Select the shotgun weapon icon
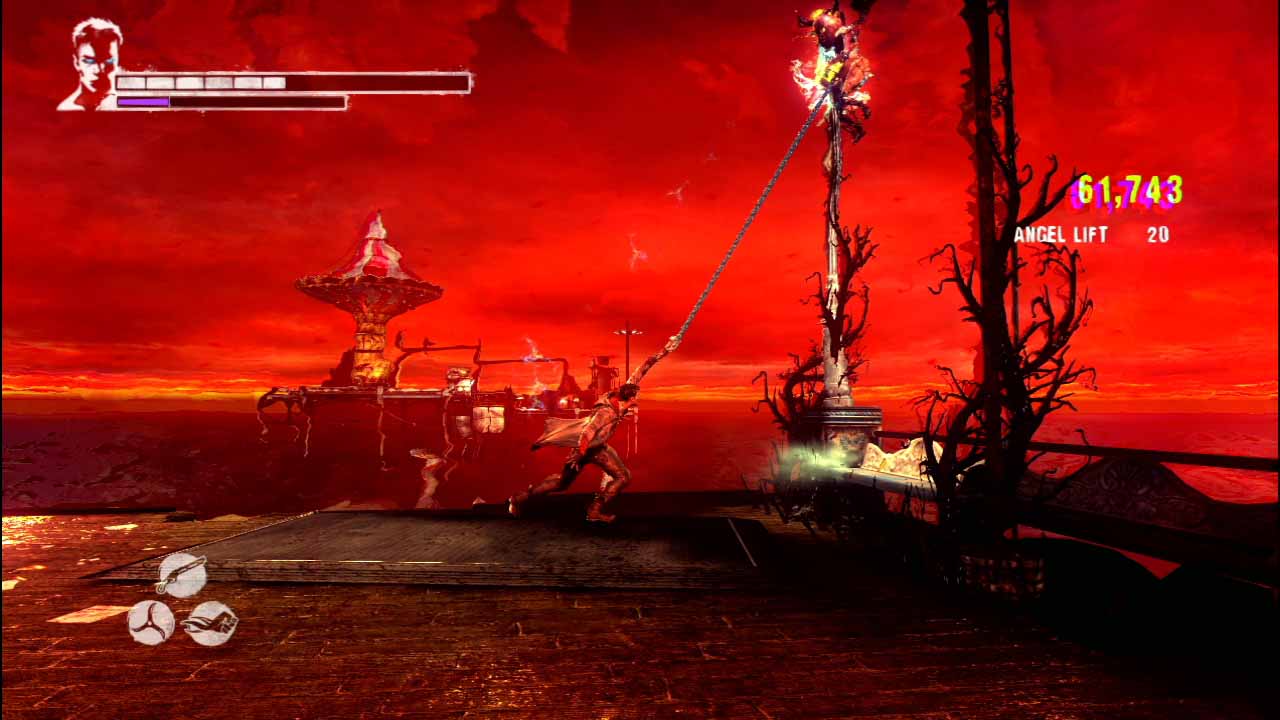Image resolution: width=1280 pixels, height=720 pixels. click(x=182, y=576)
